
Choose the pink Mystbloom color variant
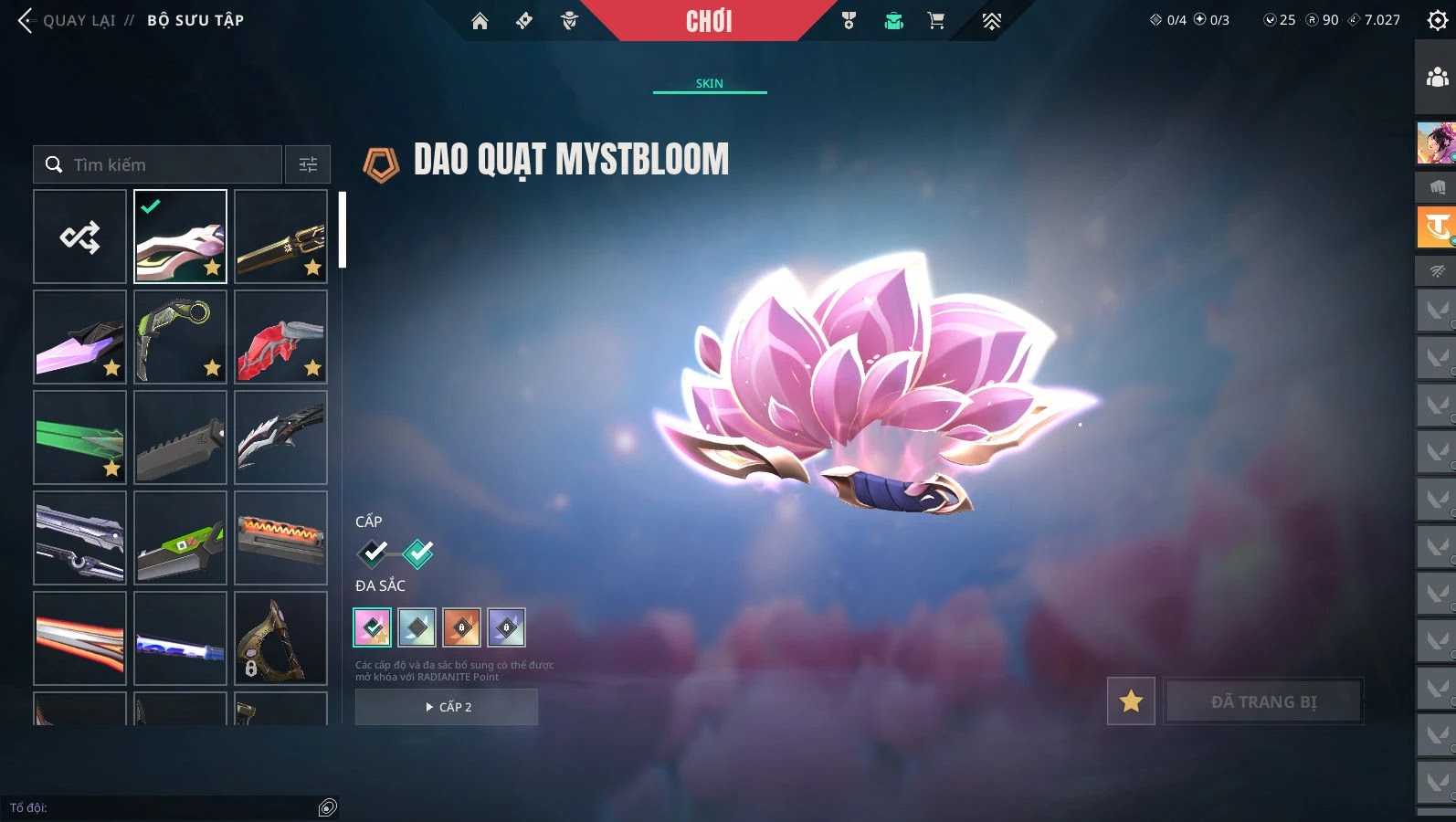[x=373, y=627]
